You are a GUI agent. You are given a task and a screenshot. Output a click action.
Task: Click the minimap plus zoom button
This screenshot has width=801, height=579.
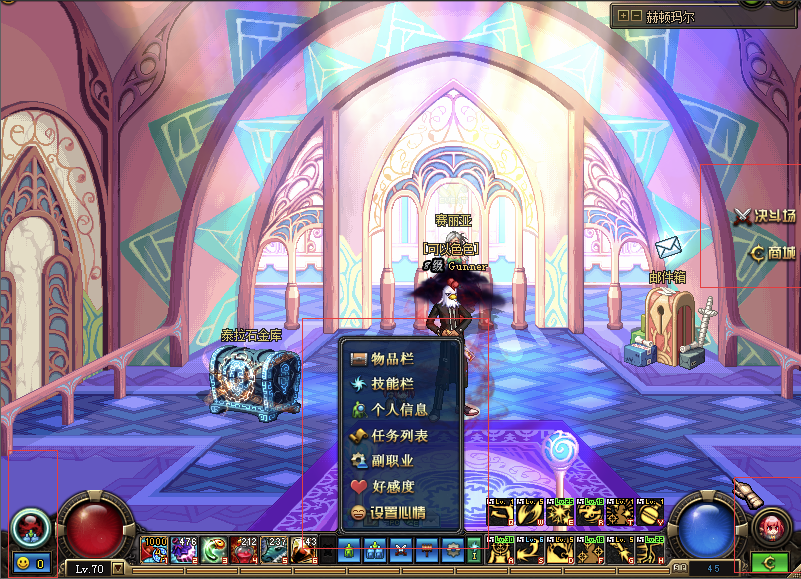(x=624, y=16)
